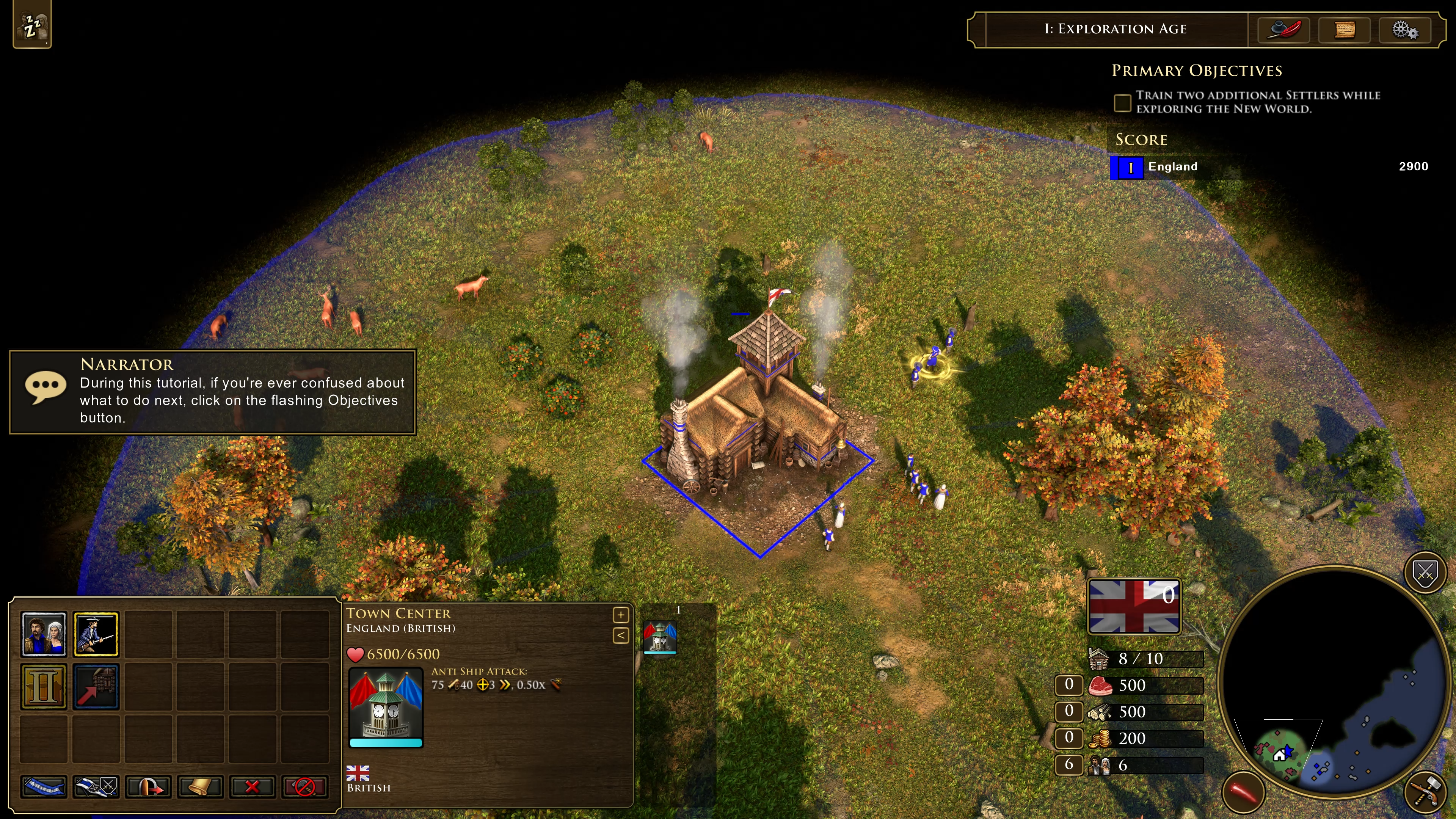This screenshot has height=819, width=1456.
Task: Select the Town Center thumbnail in selection group
Action: pos(660,637)
